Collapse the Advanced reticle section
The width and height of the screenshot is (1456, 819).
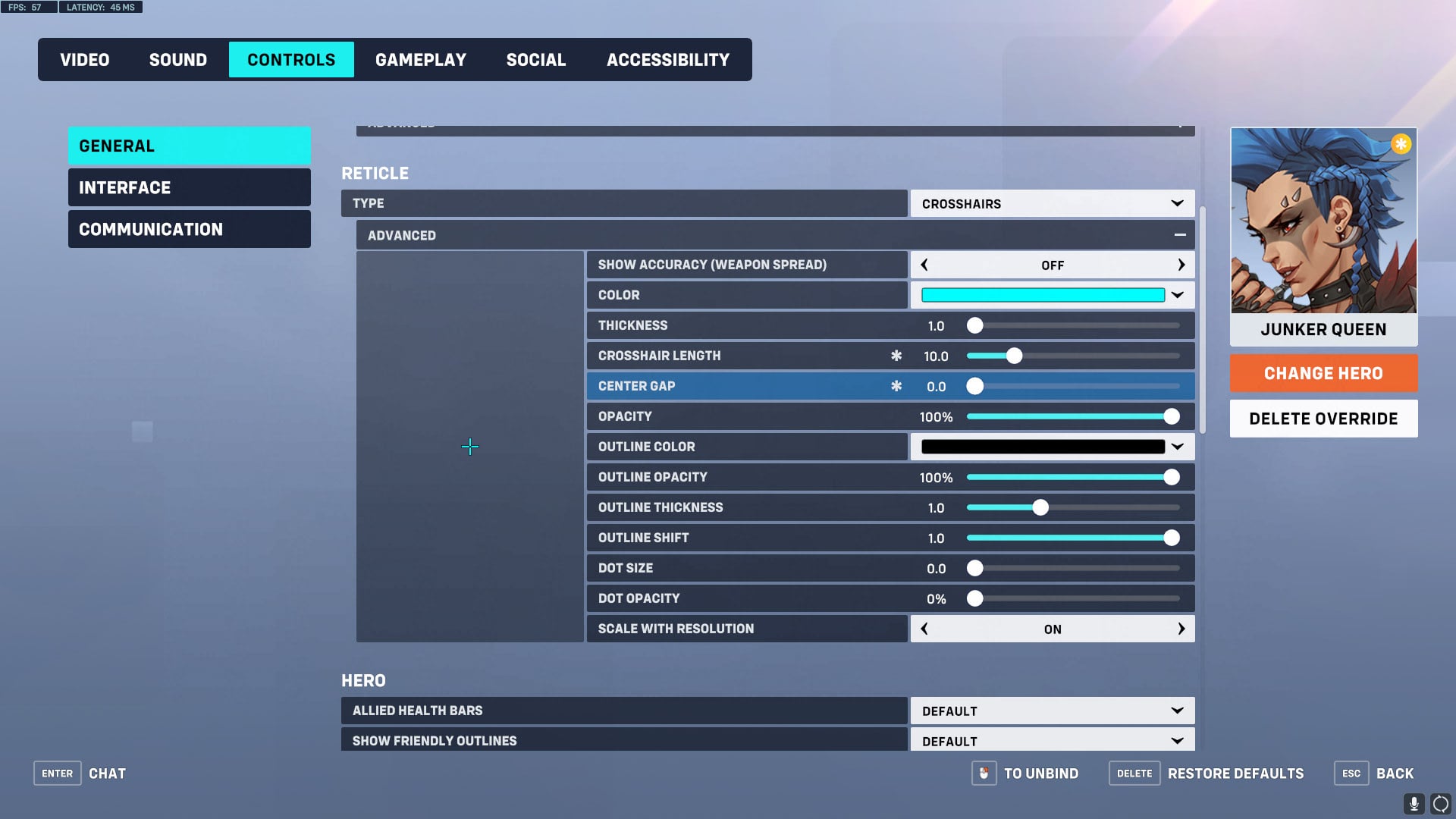pyautogui.click(x=1181, y=235)
